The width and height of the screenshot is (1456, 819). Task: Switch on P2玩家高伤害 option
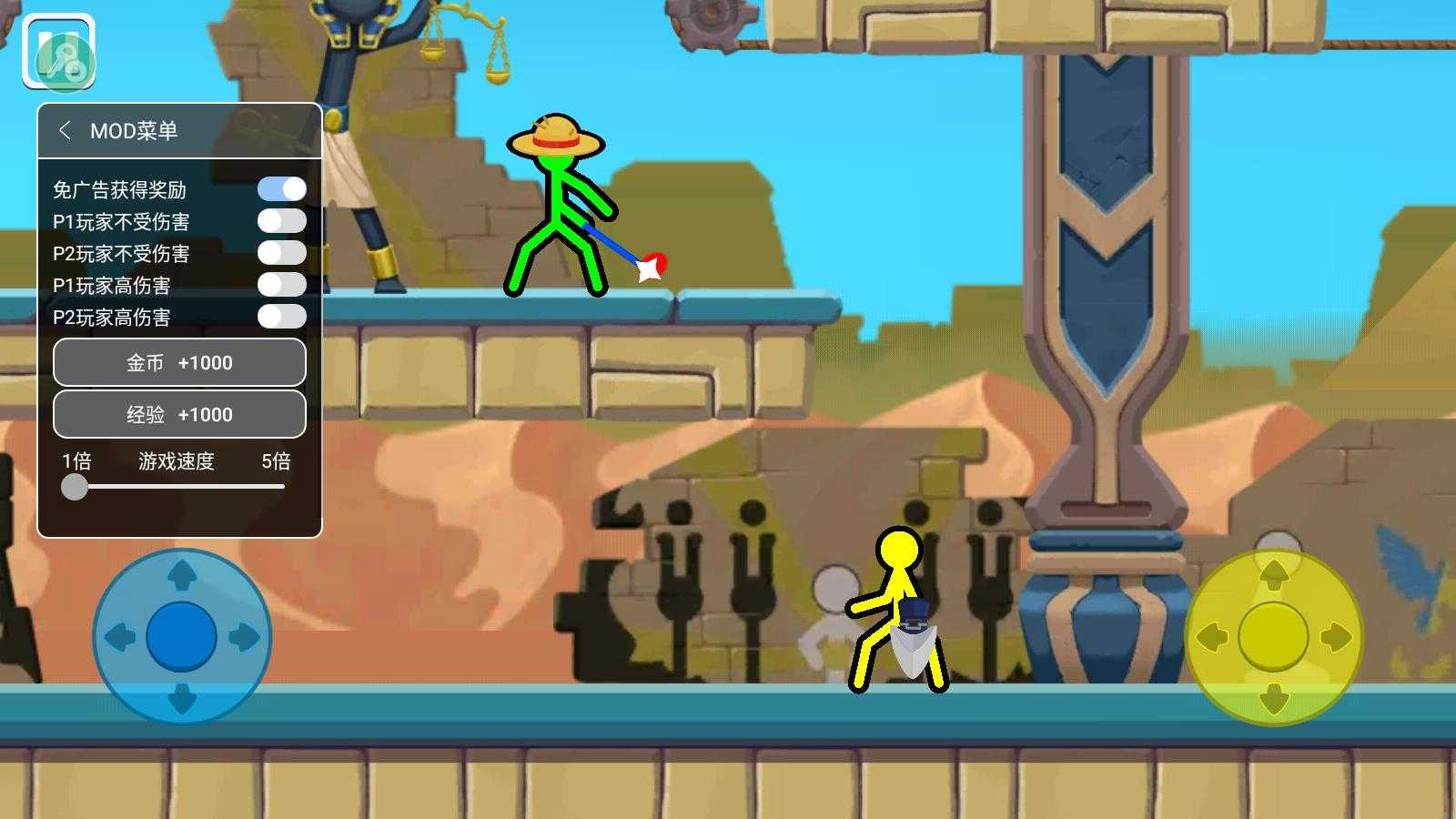[x=281, y=317]
